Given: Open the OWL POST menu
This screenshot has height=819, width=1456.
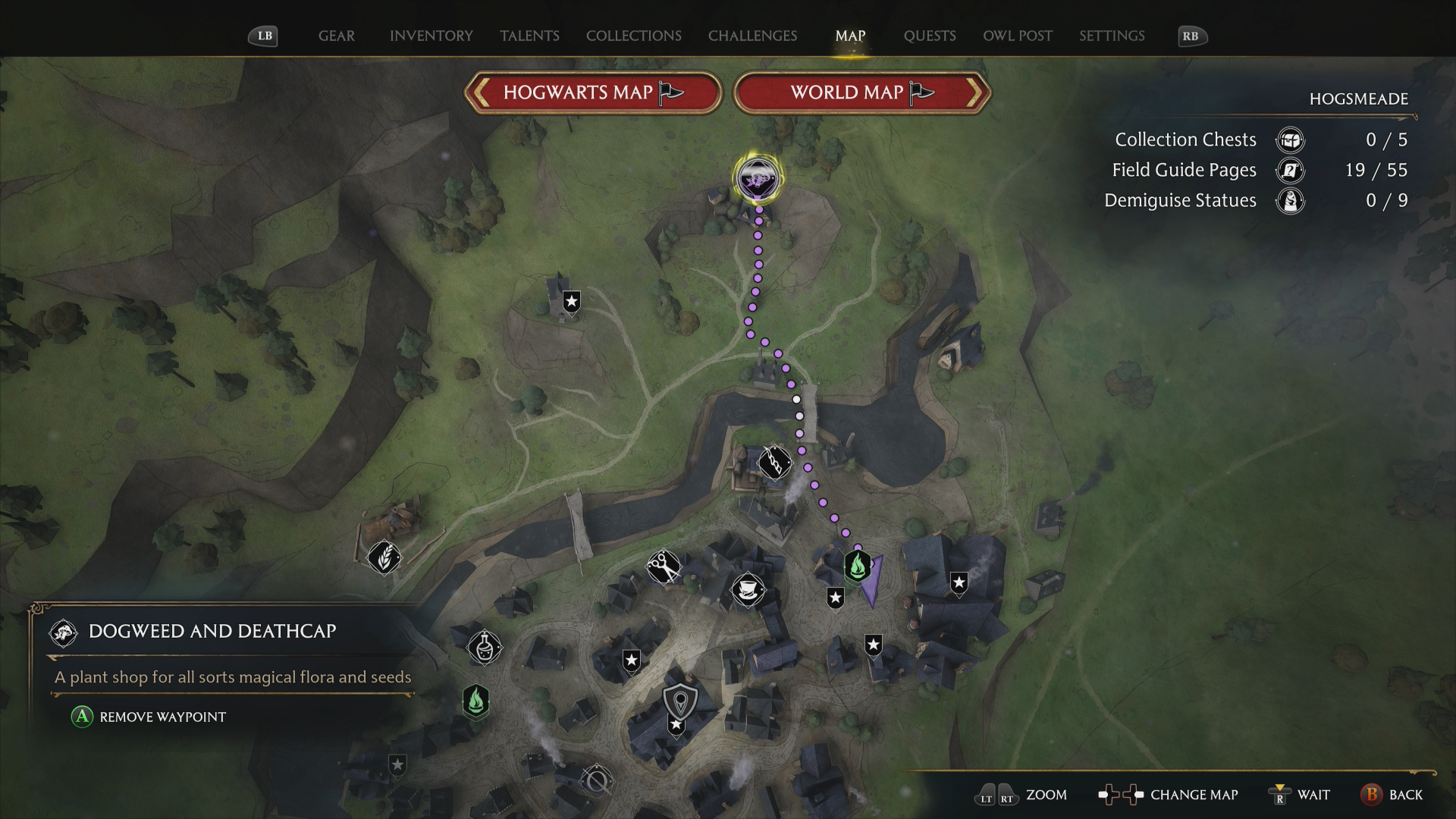Looking at the screenshot, I should click(x=1017, y=36).
